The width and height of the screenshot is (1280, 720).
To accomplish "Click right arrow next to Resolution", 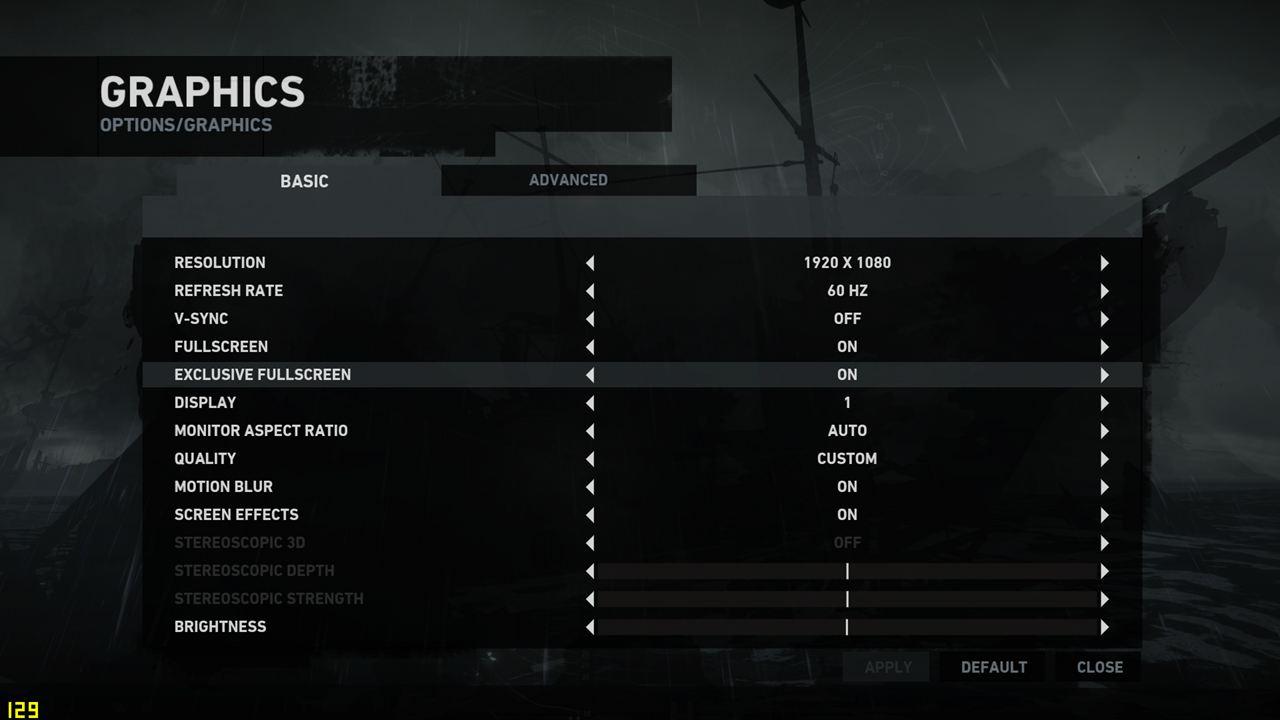I will [x=1104, y=263].
